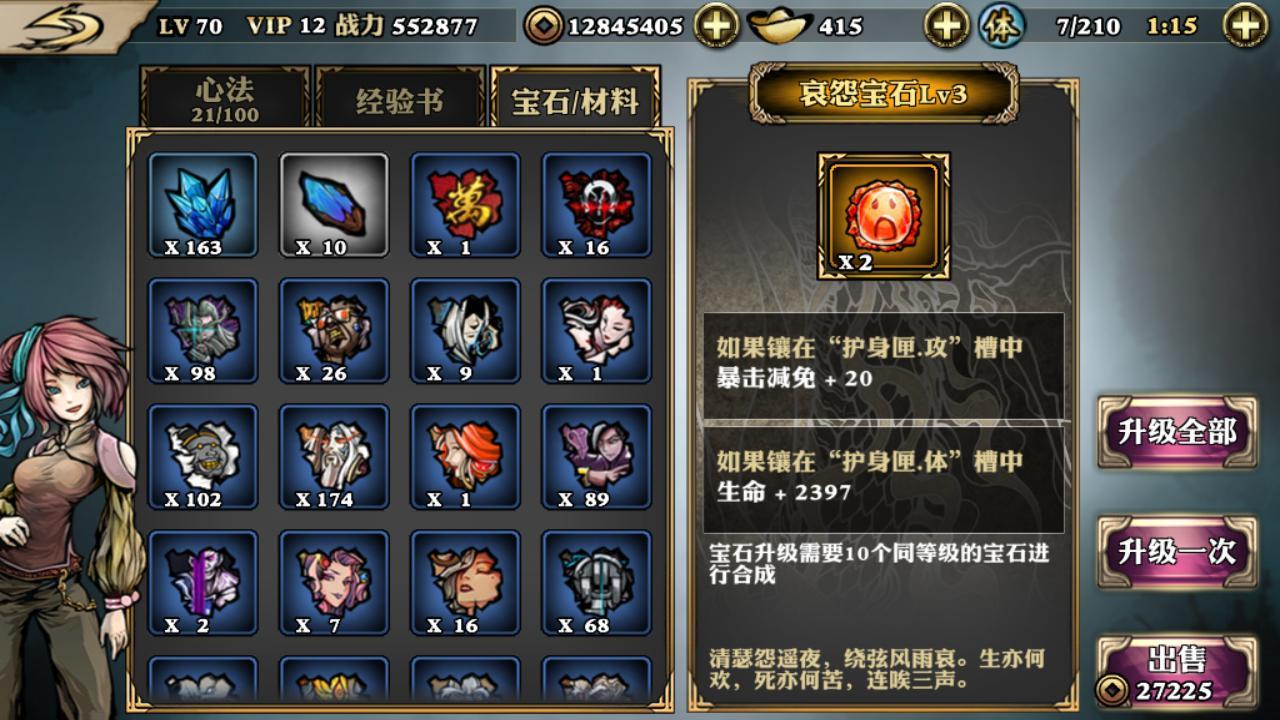Select the red 萬 charm item
This screenshot has height=720, width=1280.
[x=463, y=205]
